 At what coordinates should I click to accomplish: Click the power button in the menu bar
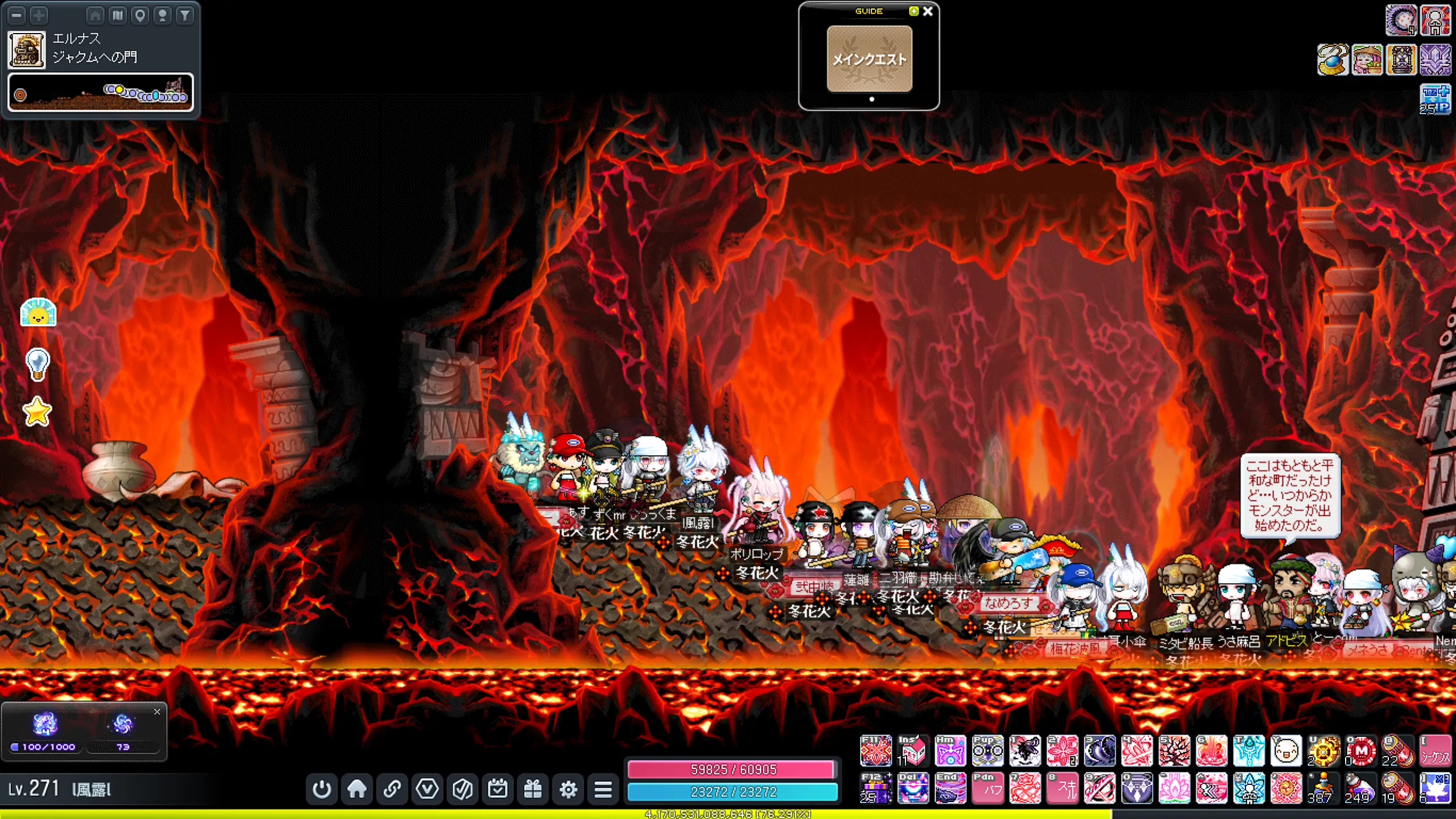(322, 789)
